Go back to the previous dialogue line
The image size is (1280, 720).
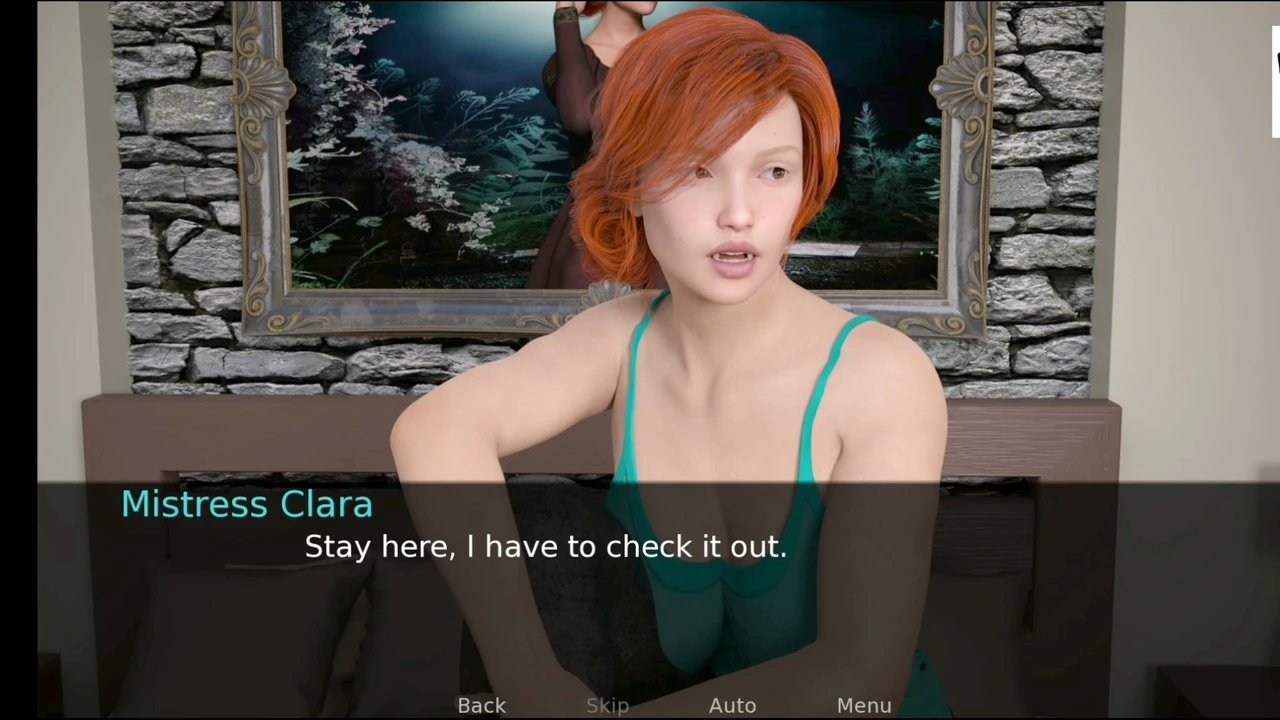click(x=481, y=706)
